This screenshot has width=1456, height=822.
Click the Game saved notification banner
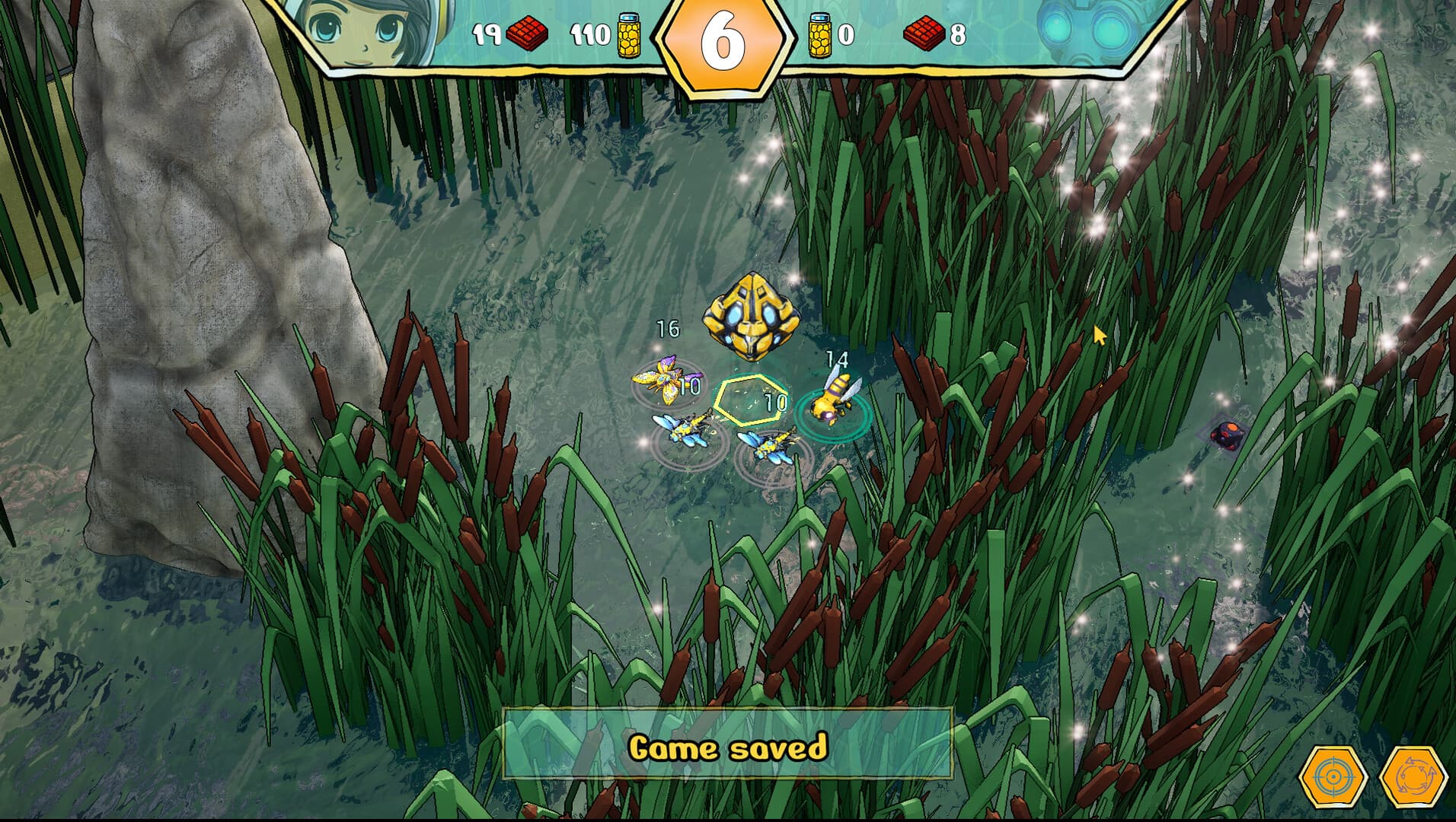point(728,747)
